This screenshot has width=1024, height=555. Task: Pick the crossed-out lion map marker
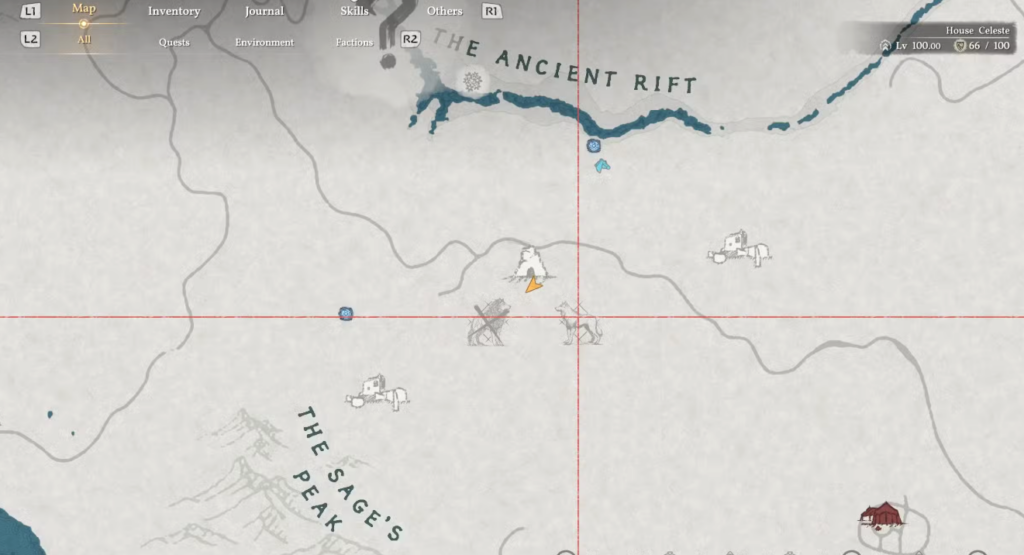490,323
